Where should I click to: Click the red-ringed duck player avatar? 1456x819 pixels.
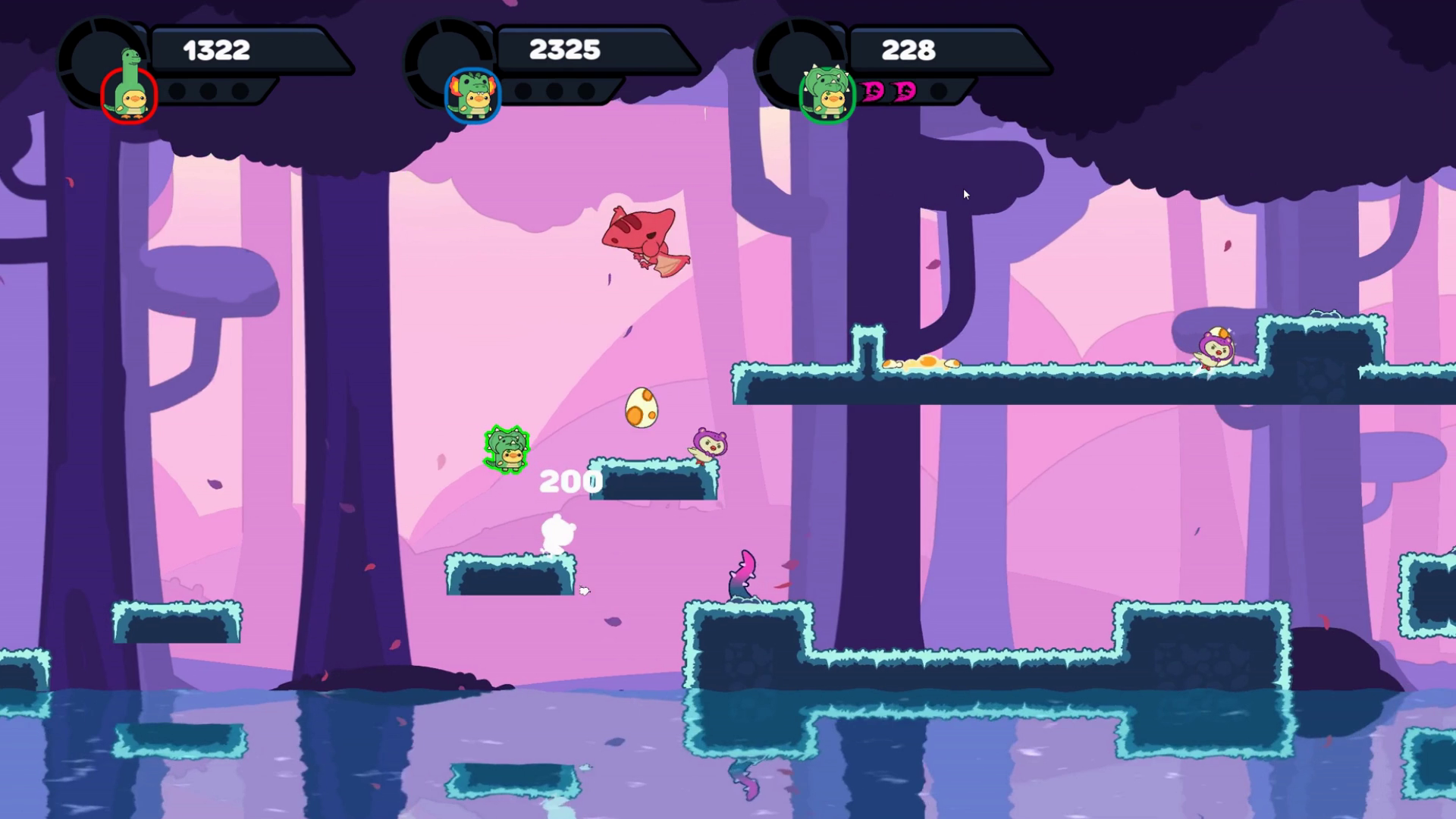(x=130, y=95)
